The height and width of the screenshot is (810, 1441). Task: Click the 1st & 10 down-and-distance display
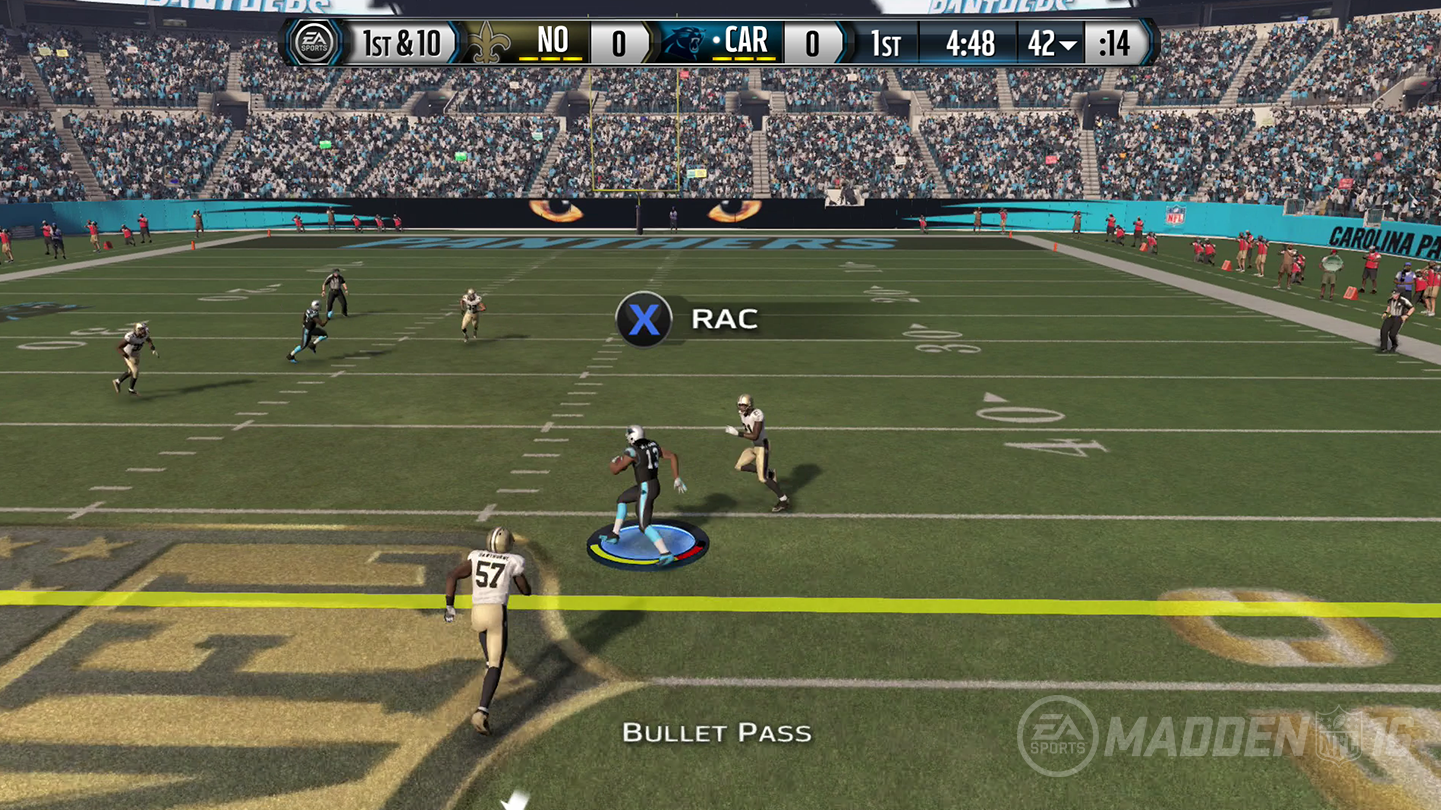point(402,41)
